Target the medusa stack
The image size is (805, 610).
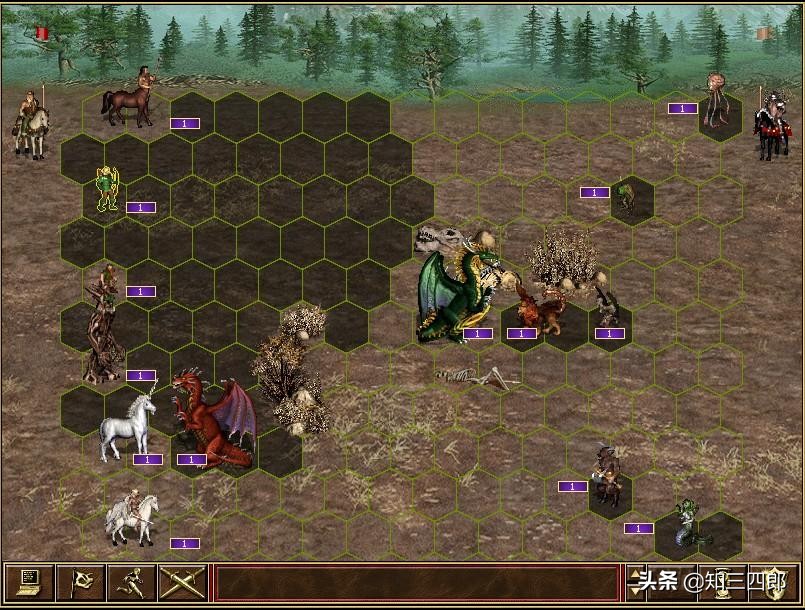(x=690, y=524)
